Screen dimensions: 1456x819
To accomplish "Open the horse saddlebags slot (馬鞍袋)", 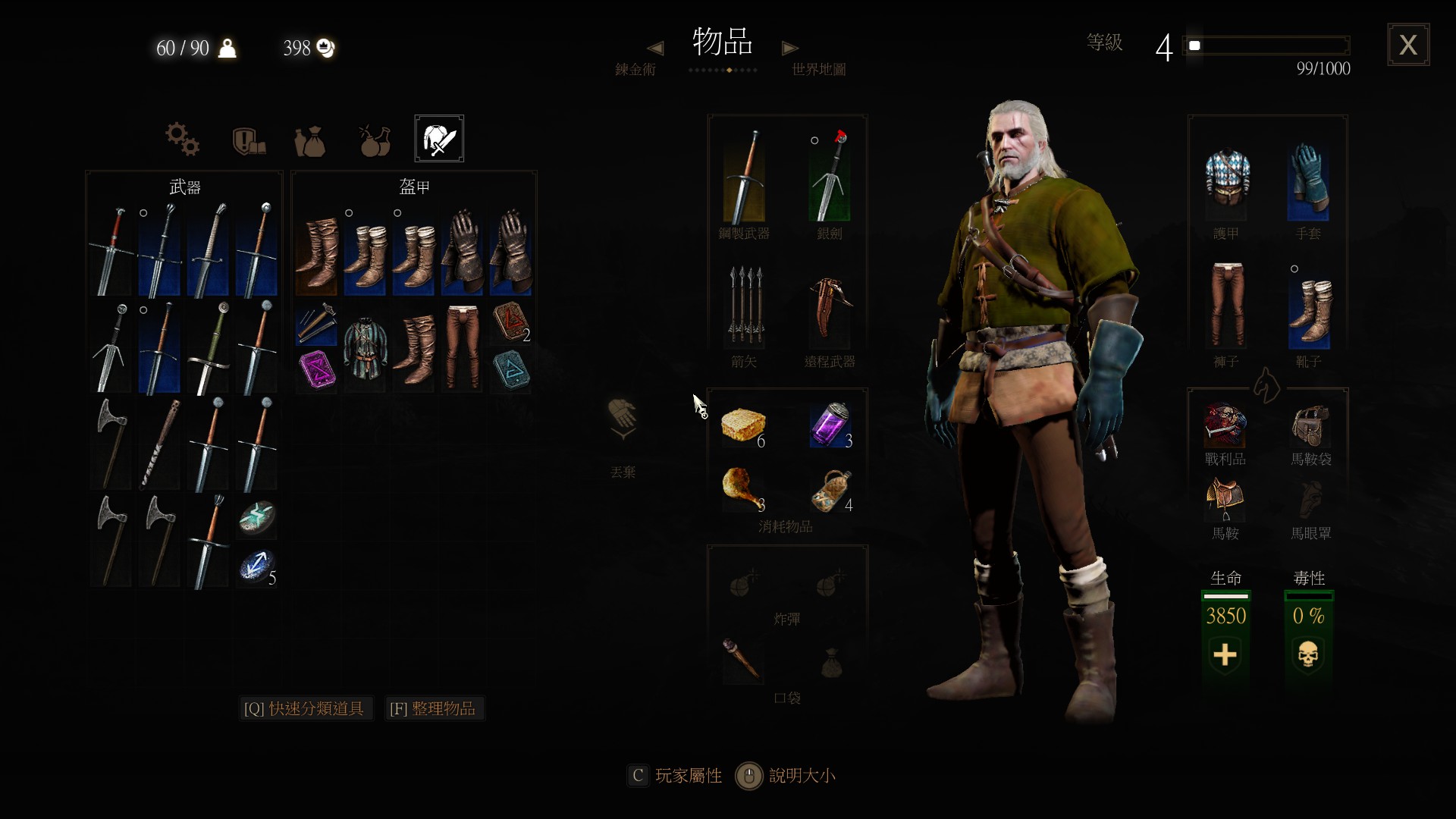I will point(1310,426).
